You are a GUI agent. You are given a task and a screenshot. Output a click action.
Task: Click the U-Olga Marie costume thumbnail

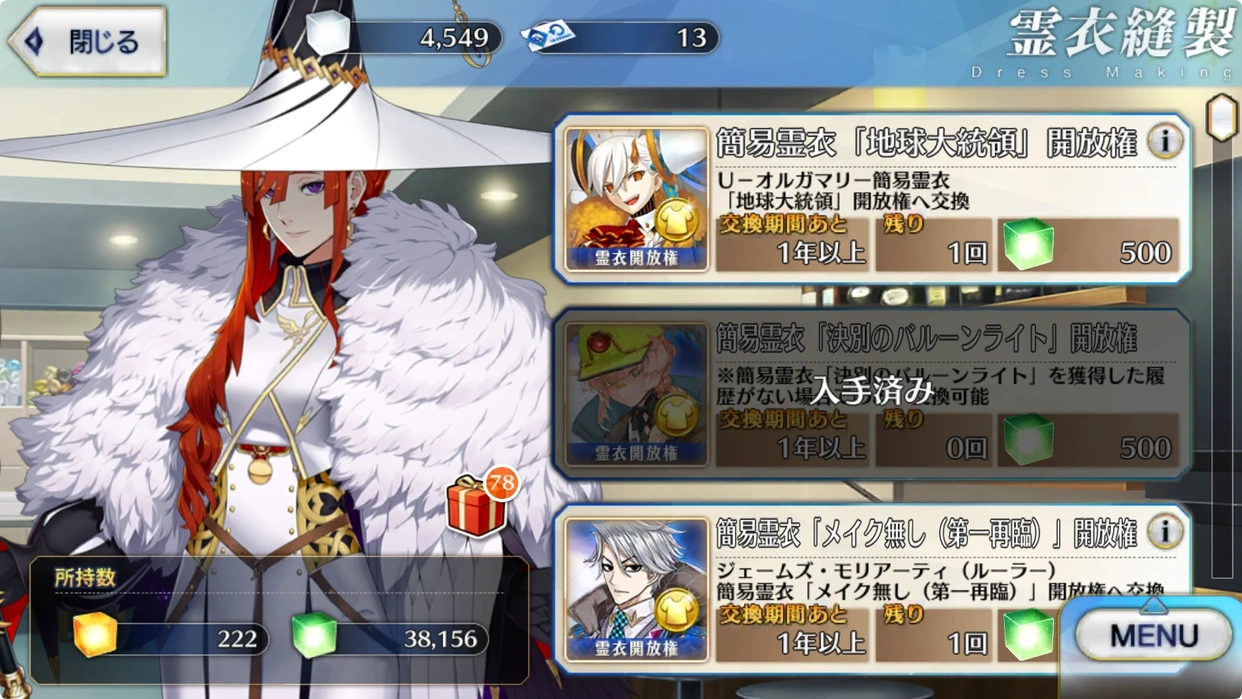coord(637,200)
